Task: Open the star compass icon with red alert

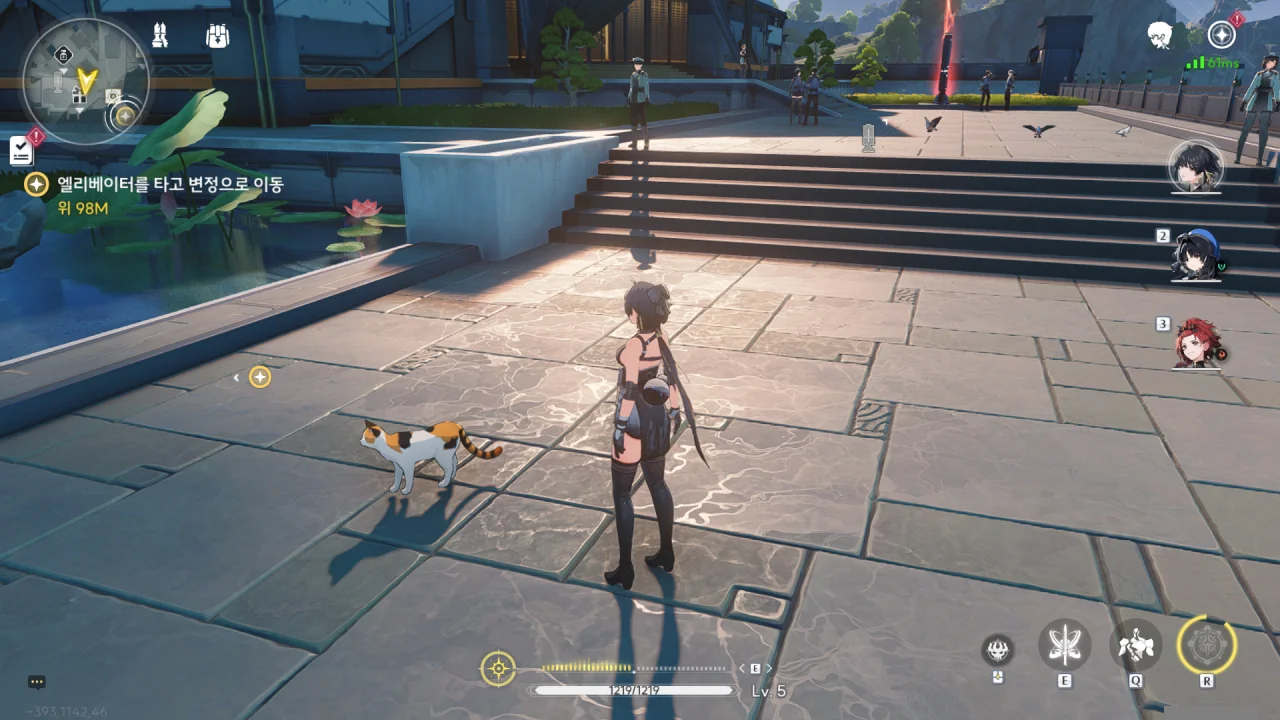Action: 1221,35
